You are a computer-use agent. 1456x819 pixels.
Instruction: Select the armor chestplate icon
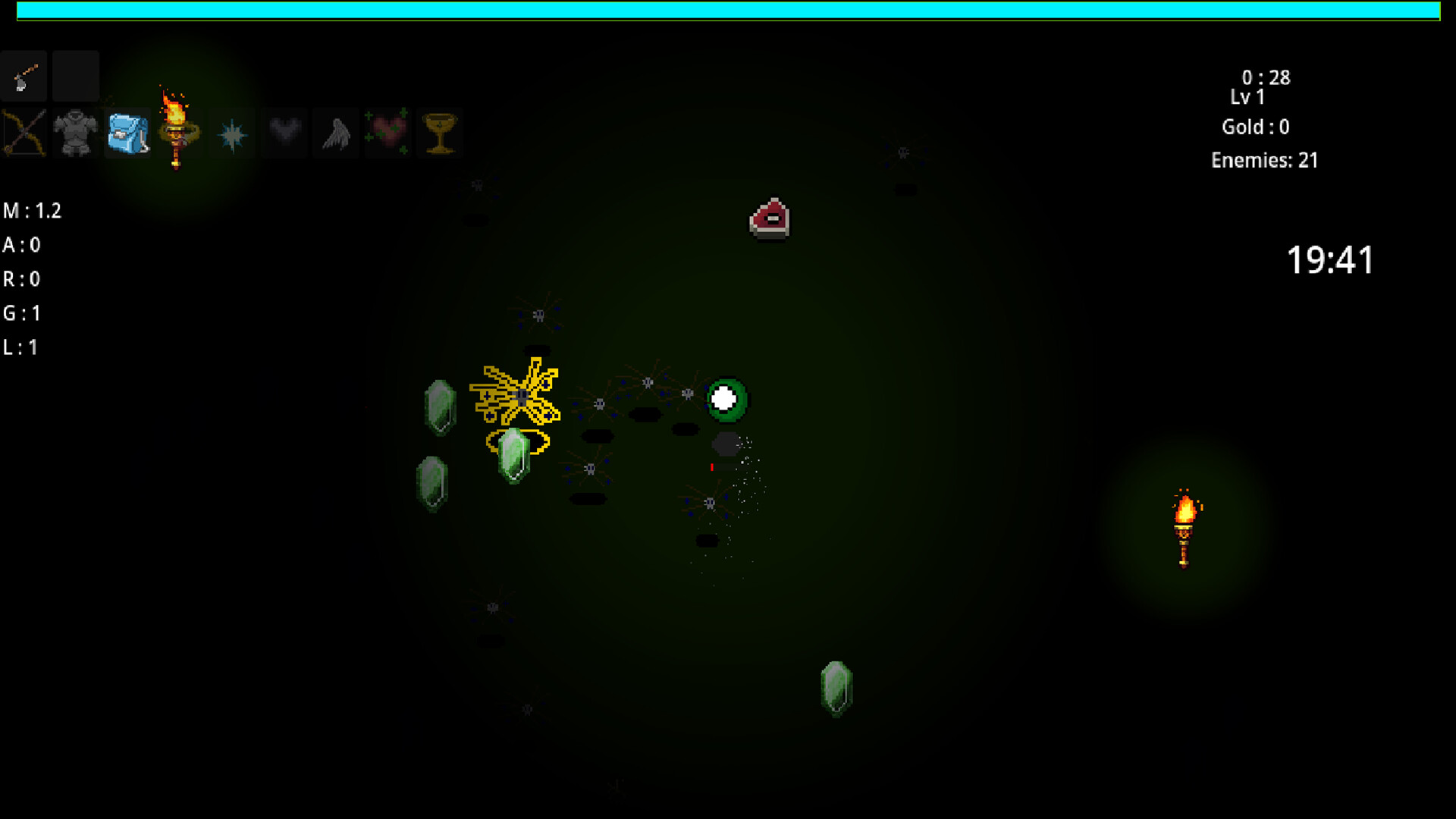[75, 133]
